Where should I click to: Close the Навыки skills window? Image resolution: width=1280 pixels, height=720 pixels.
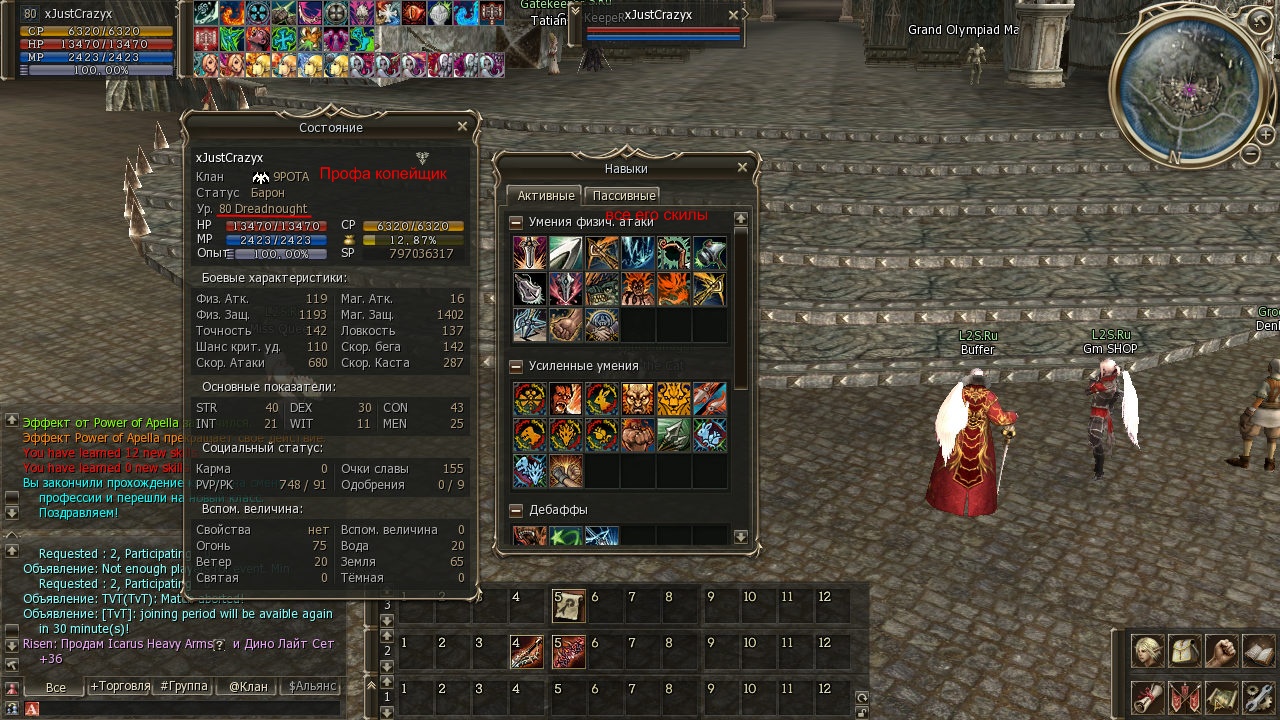coord(742,168)
